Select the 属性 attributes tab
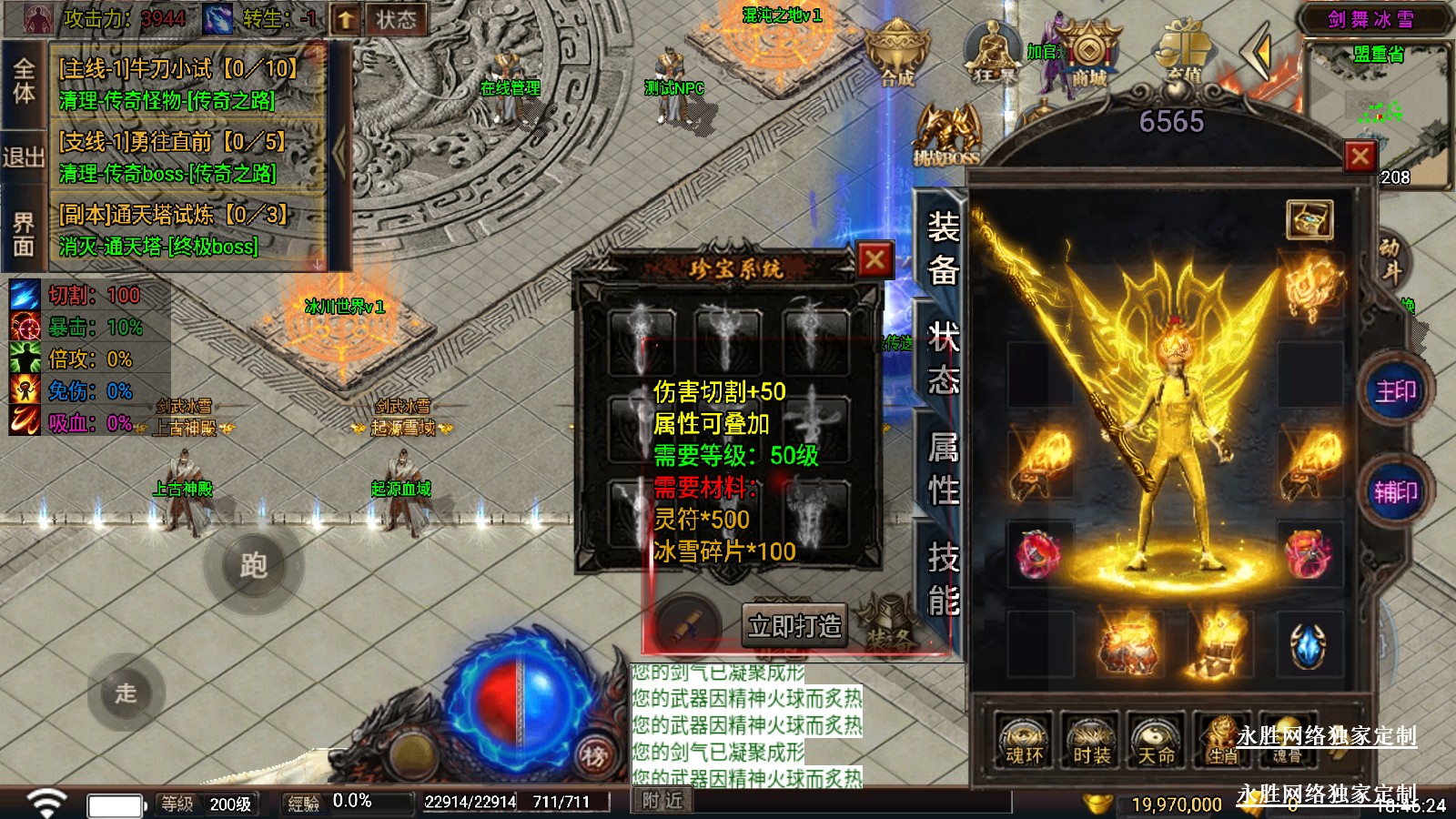This screenshot has width=1456, height=819. [x=942, y=468]
